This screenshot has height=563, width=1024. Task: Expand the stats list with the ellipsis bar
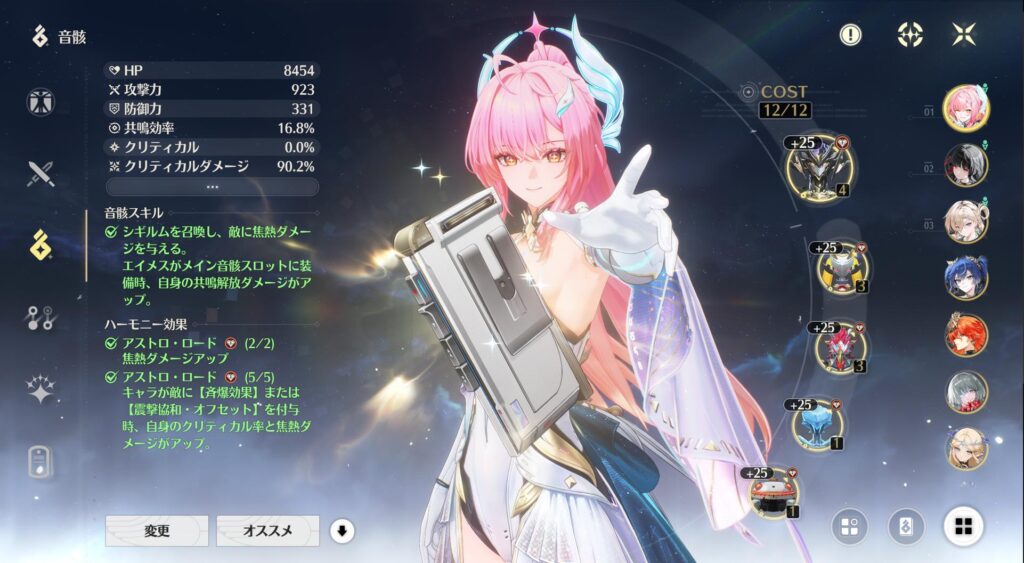[212, 187]
